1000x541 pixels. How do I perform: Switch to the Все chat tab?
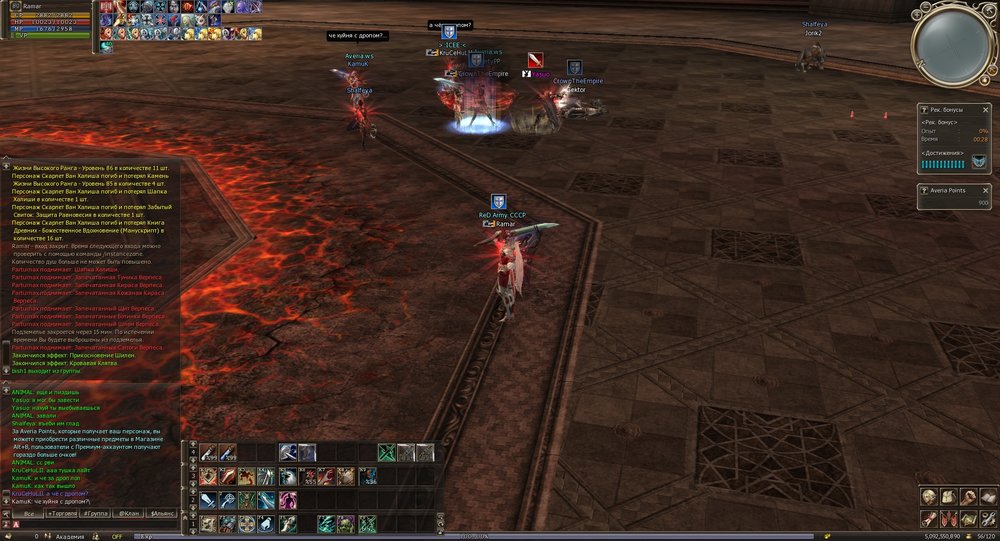[30, 513]
